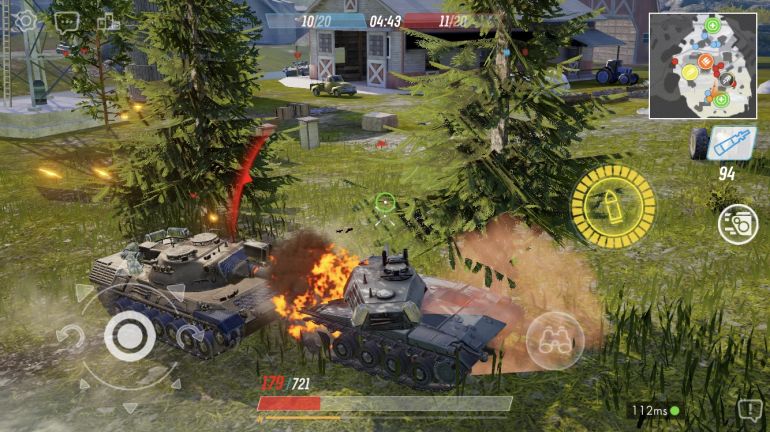Open the alert message icon
Image resolution: width=770 pixels, height=432 pixels.
(749, 409)
